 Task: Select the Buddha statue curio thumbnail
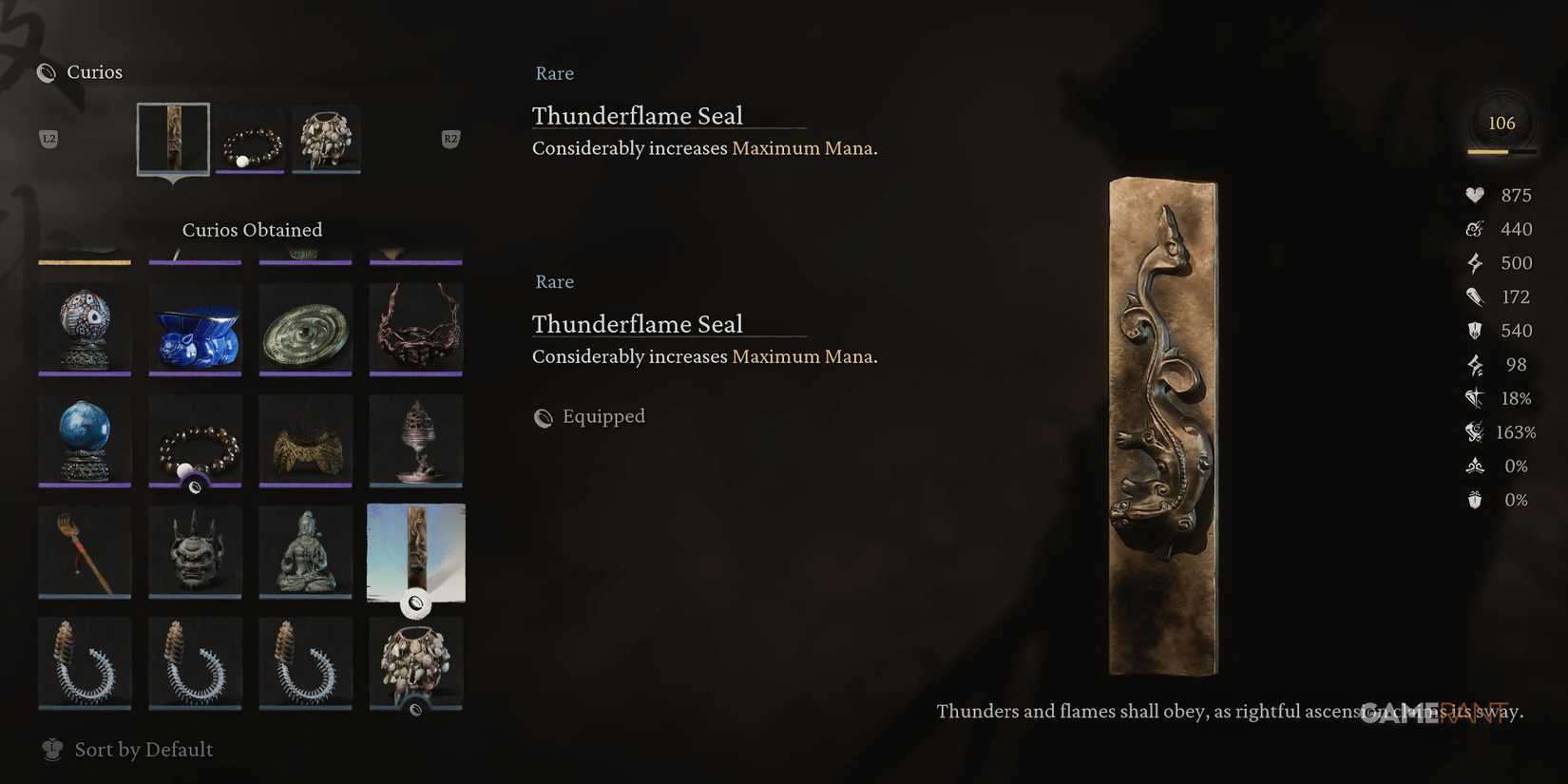click(x=305, y=551)
